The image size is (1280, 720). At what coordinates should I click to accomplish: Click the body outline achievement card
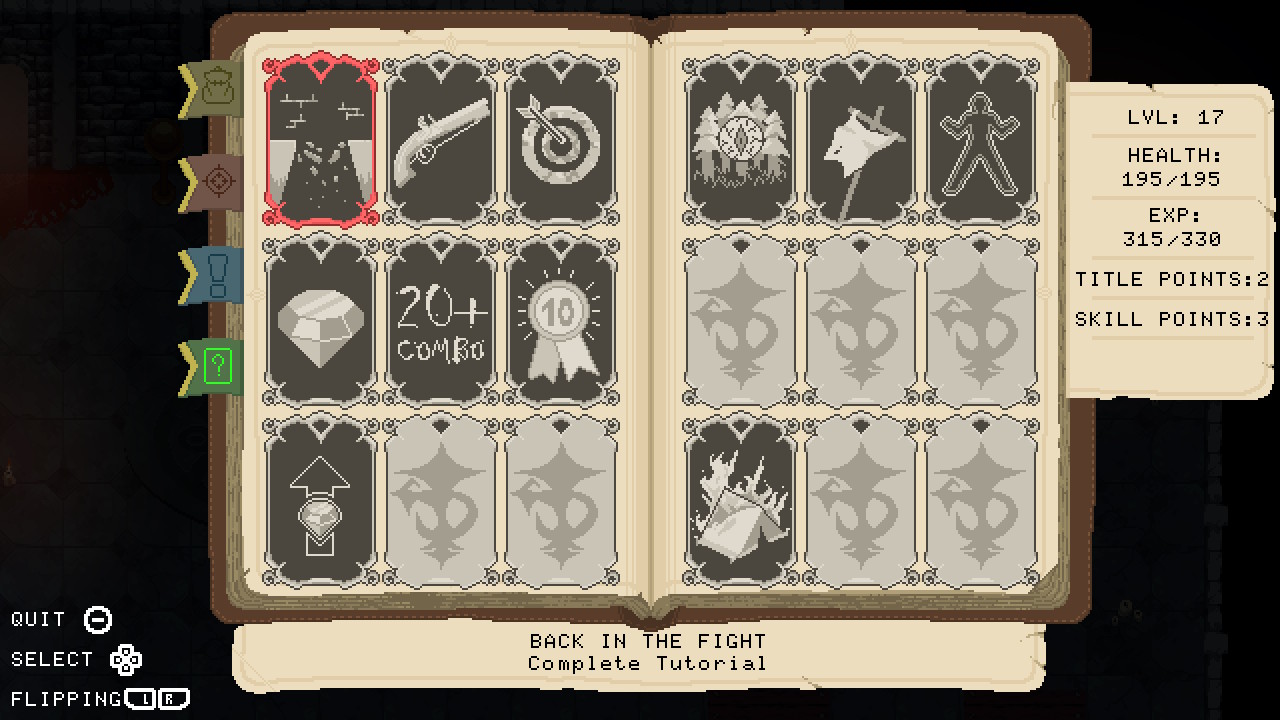[980, 140]
